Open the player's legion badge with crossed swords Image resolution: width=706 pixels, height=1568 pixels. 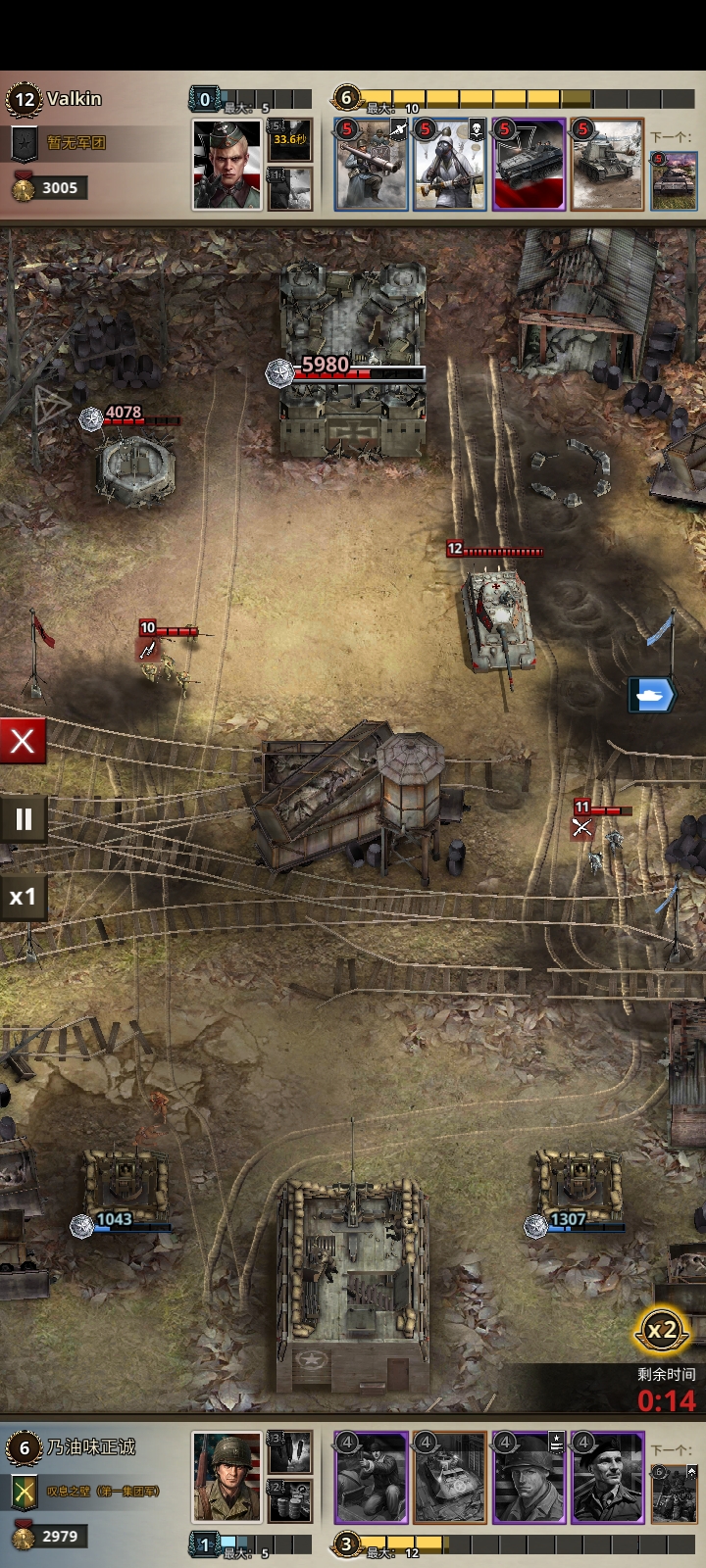pyautogui.click(x=24, y=1492)
